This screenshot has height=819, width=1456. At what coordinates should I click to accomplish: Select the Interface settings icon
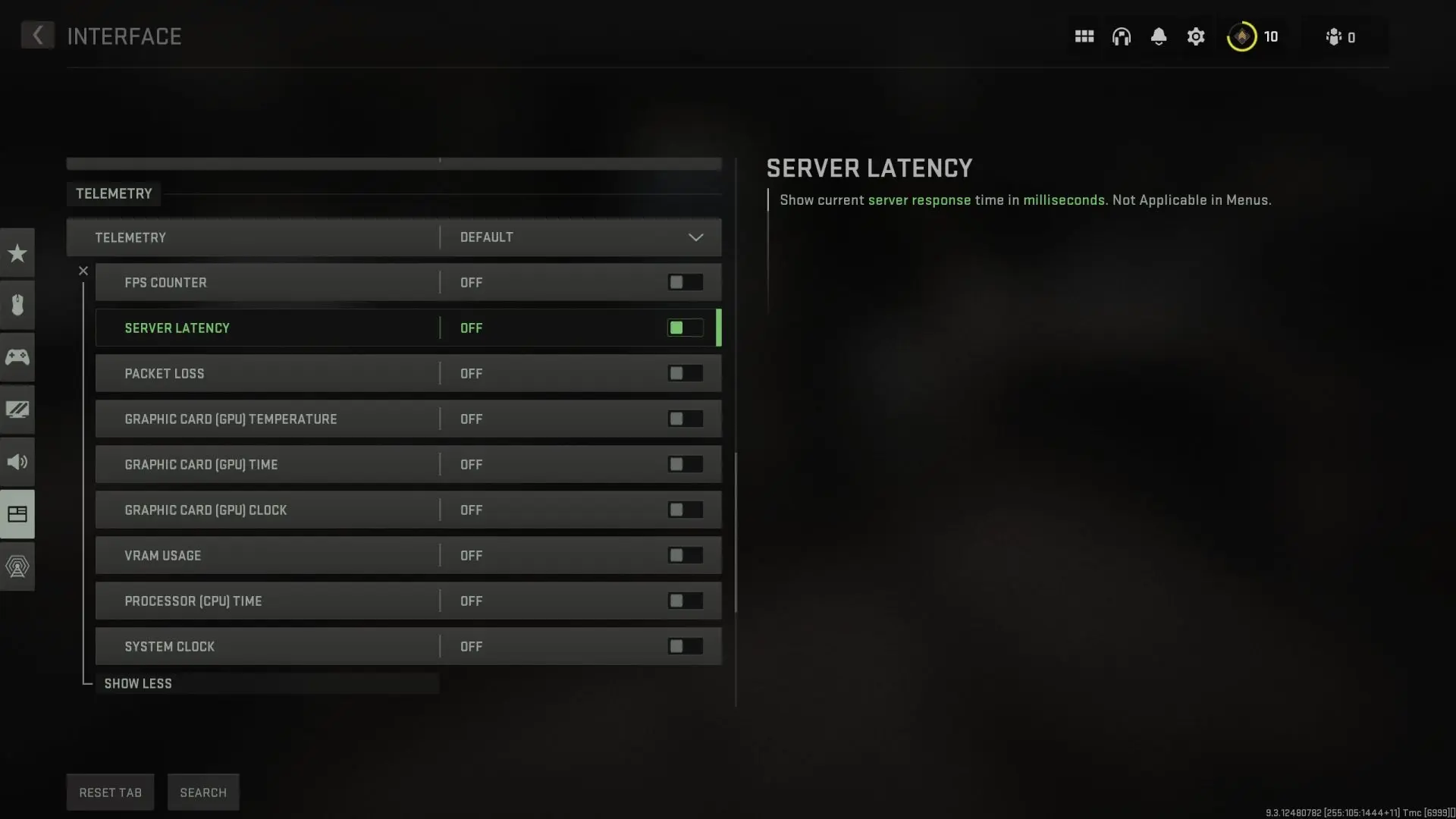(x=17, y=514)
